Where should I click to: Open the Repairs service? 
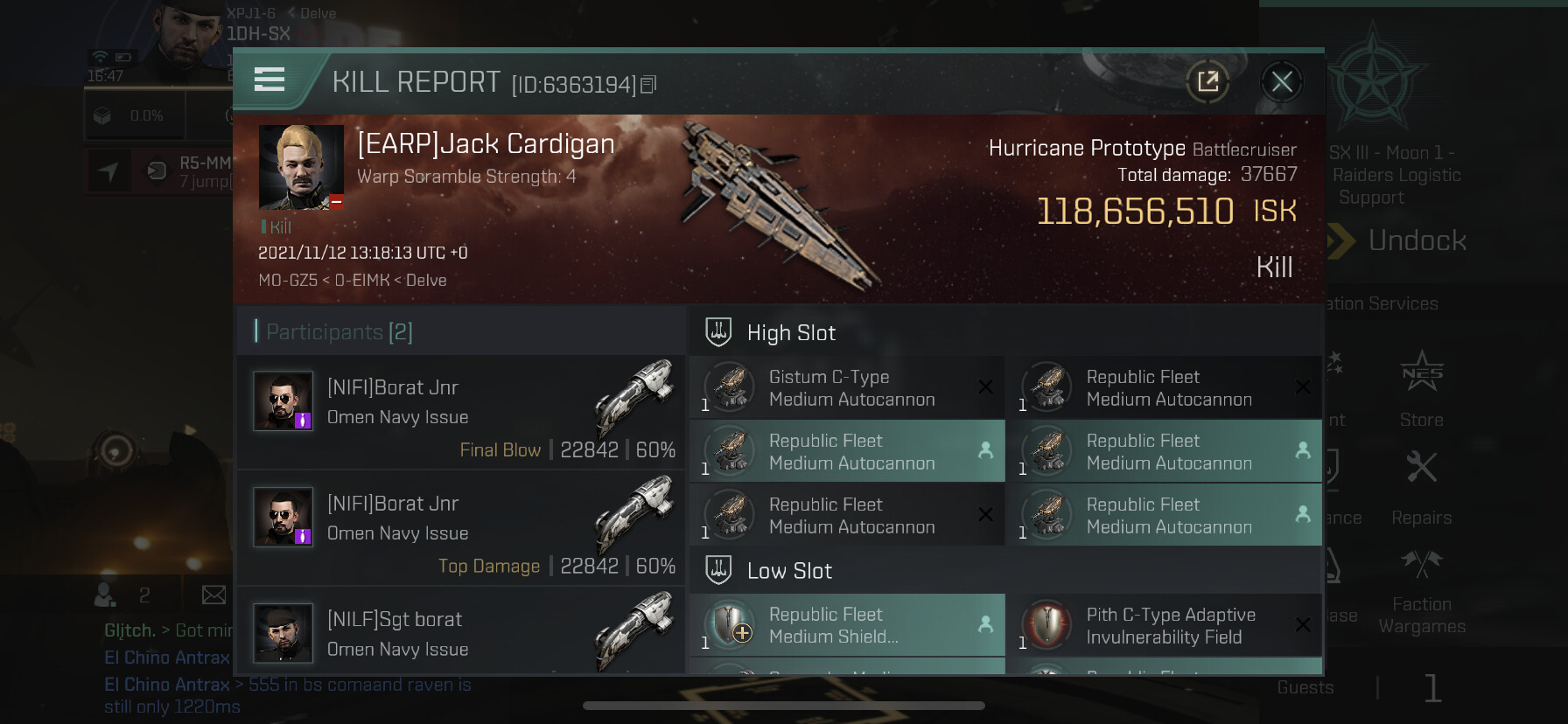(x=1421, y=487)
